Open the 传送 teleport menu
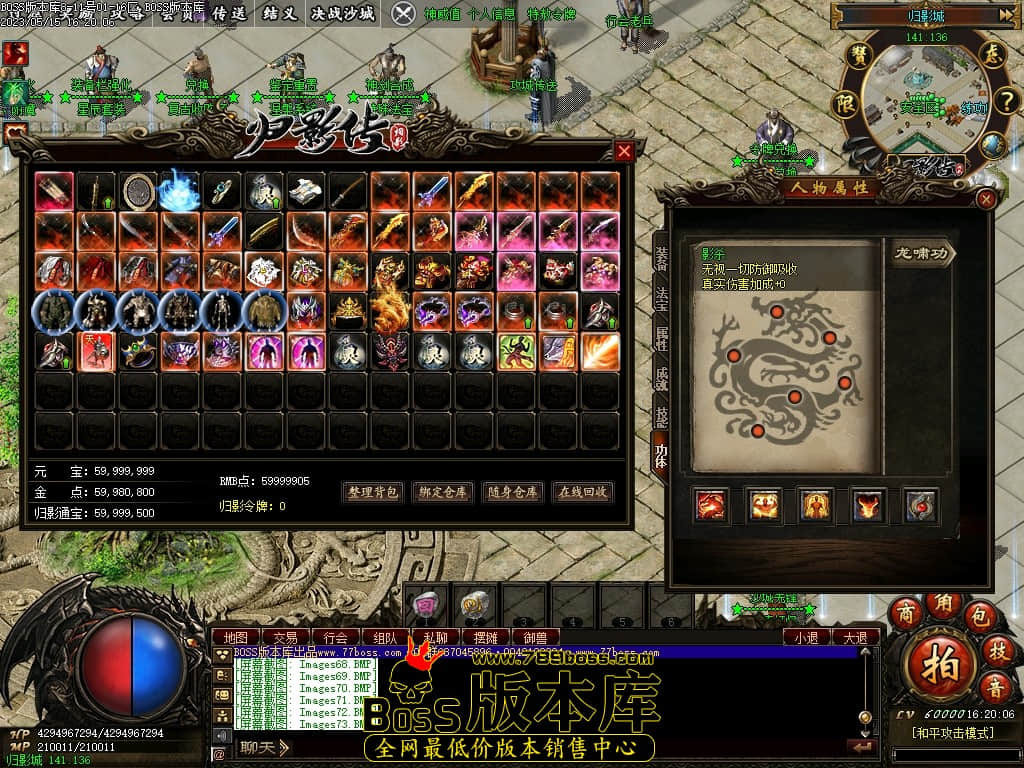Screen dimensions: 1024x768 tap(229, 13)
